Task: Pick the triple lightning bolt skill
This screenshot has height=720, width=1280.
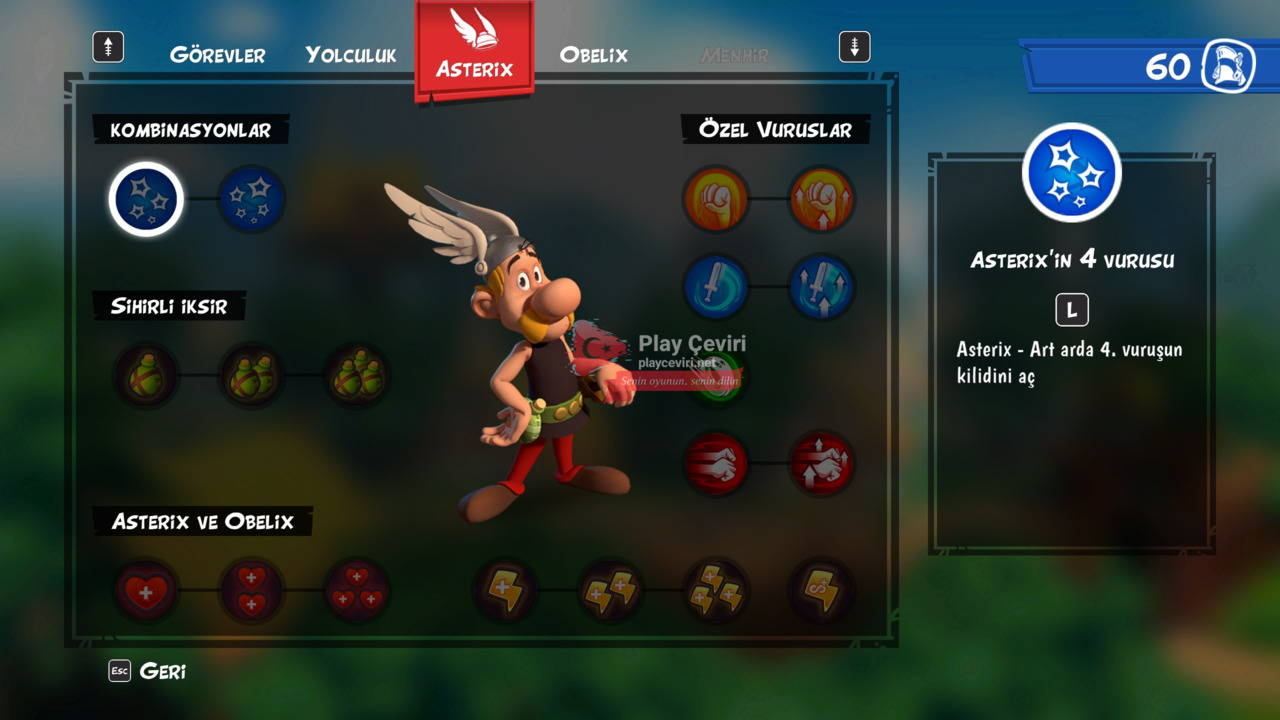Action: [716, 590]
